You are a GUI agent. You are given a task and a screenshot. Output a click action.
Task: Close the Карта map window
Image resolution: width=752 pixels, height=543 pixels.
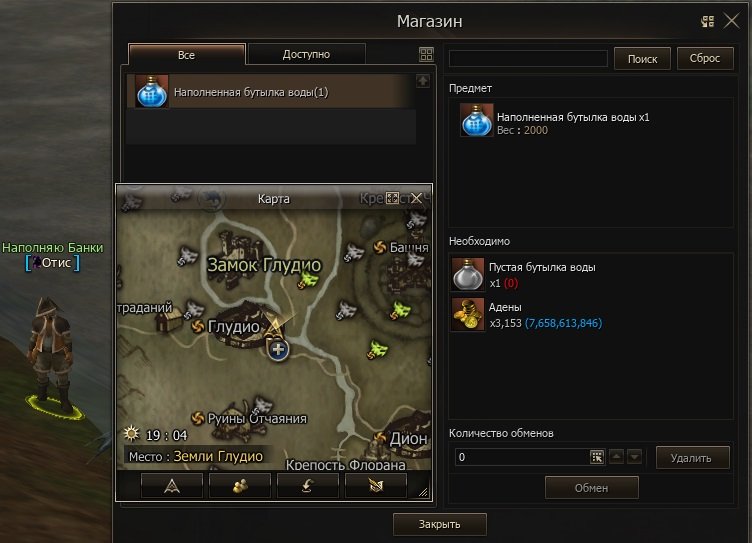coord(416,198)
